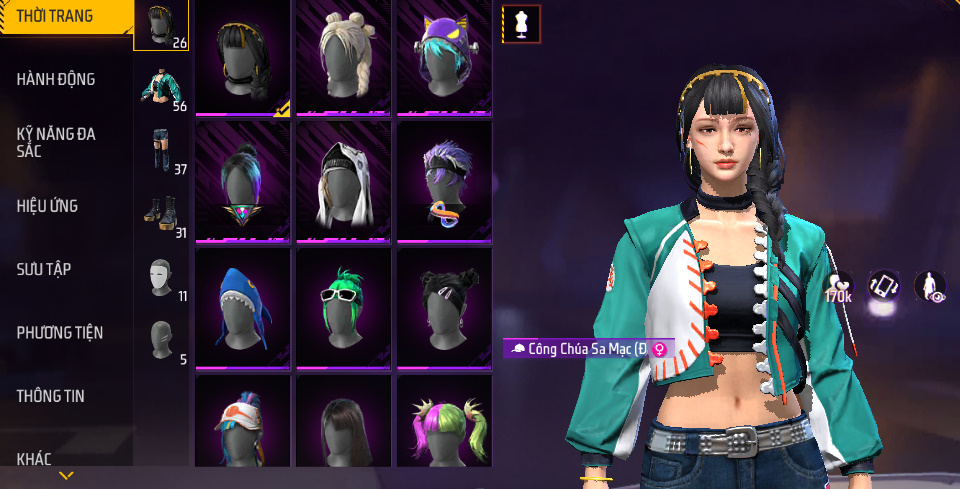Image resolution: width=960 pixels, height=489 pixels.
Task: Select the pink and green pigtails hair
Action: [x=444, y=424]
